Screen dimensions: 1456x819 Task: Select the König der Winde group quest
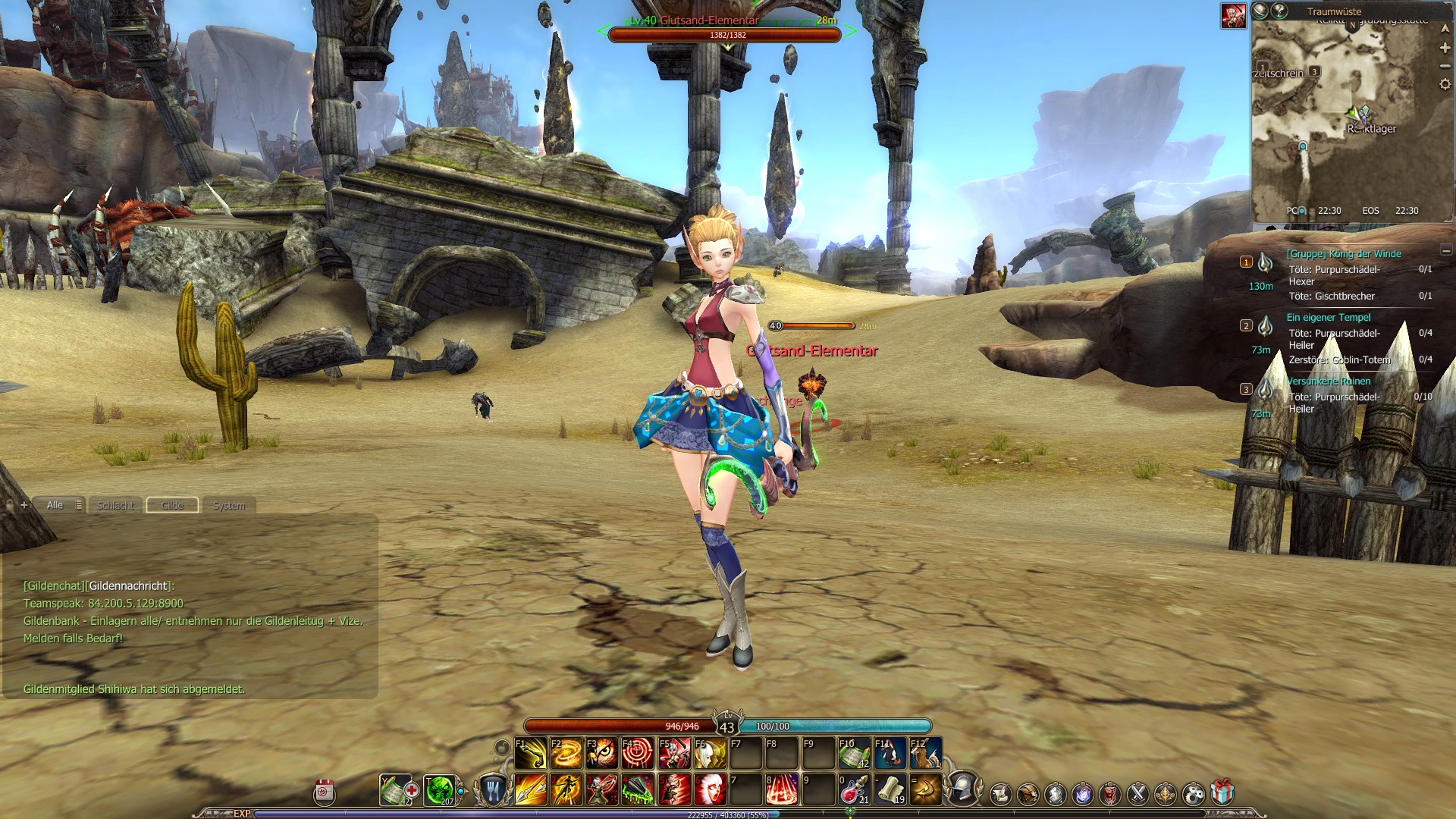(1343, 254)
